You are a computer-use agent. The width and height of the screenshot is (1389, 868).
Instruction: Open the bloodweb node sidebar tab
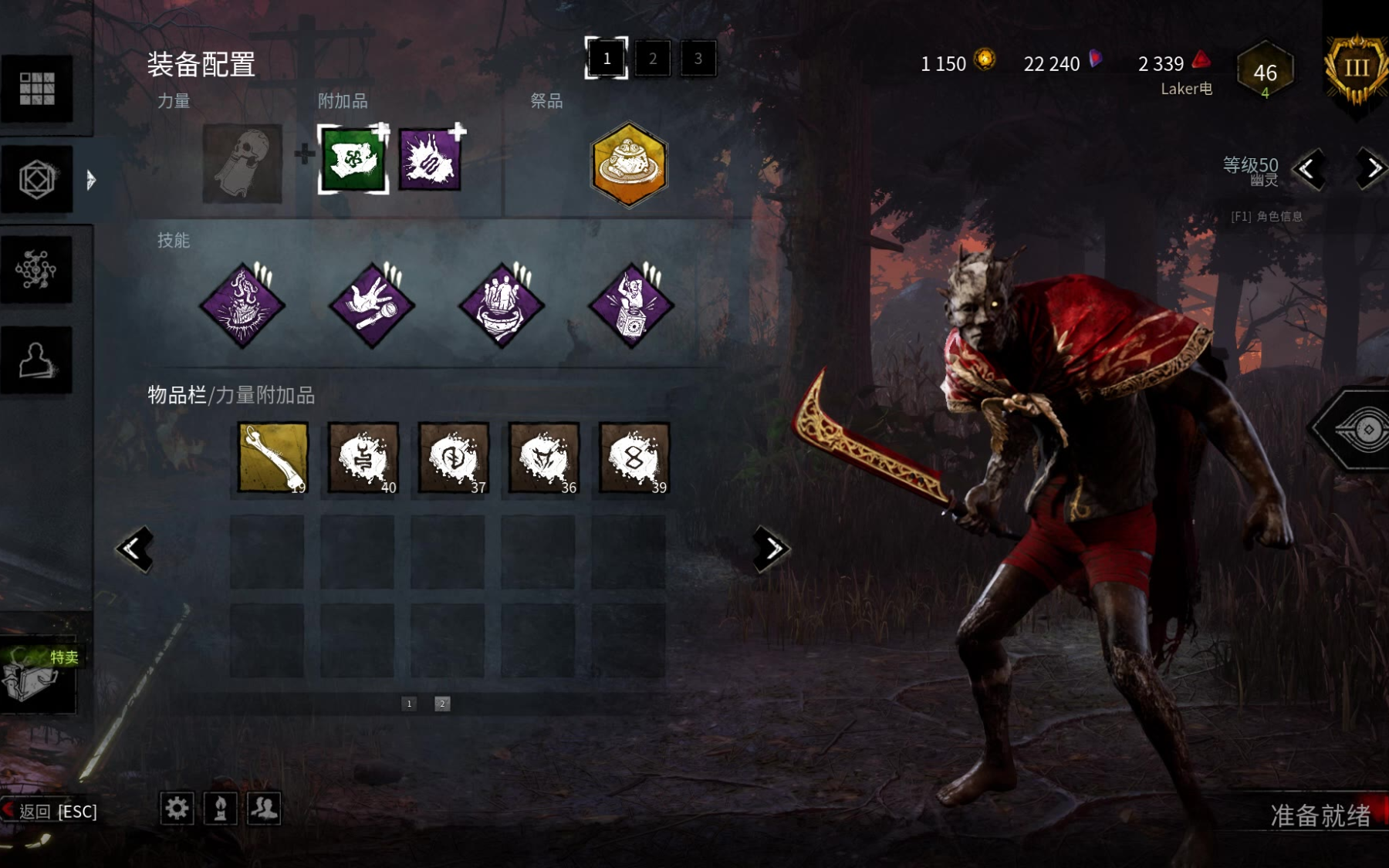(x=36, y=270)
